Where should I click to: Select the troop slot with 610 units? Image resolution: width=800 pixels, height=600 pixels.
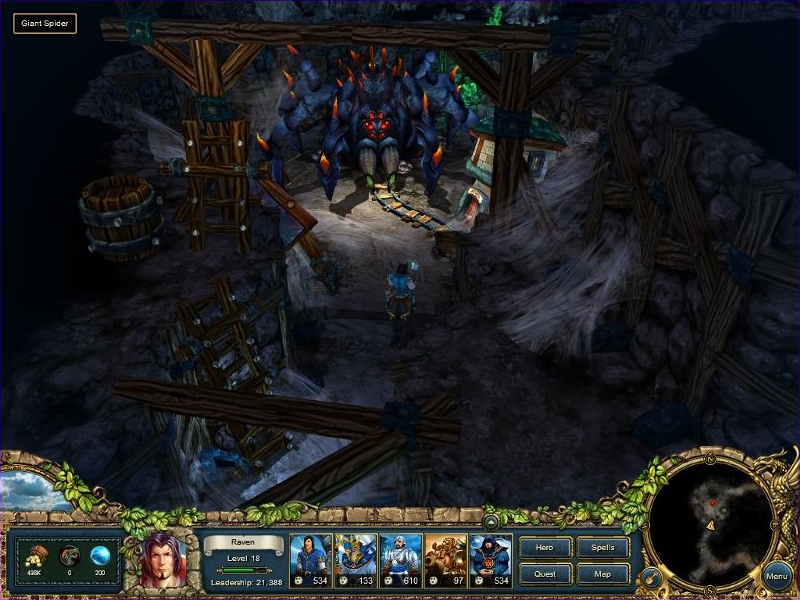coord(400,559)
